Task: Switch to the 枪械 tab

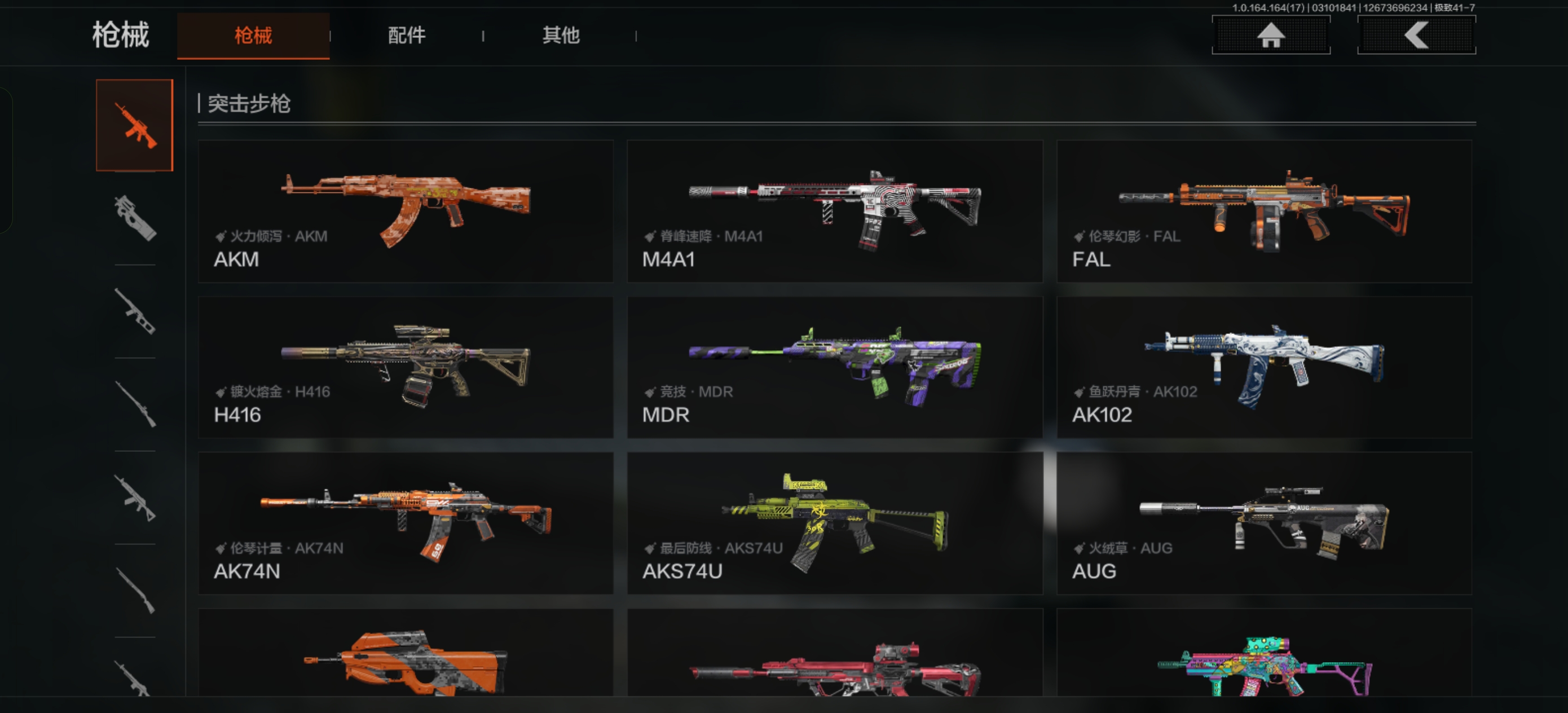Action: click(x=253, y=36)
